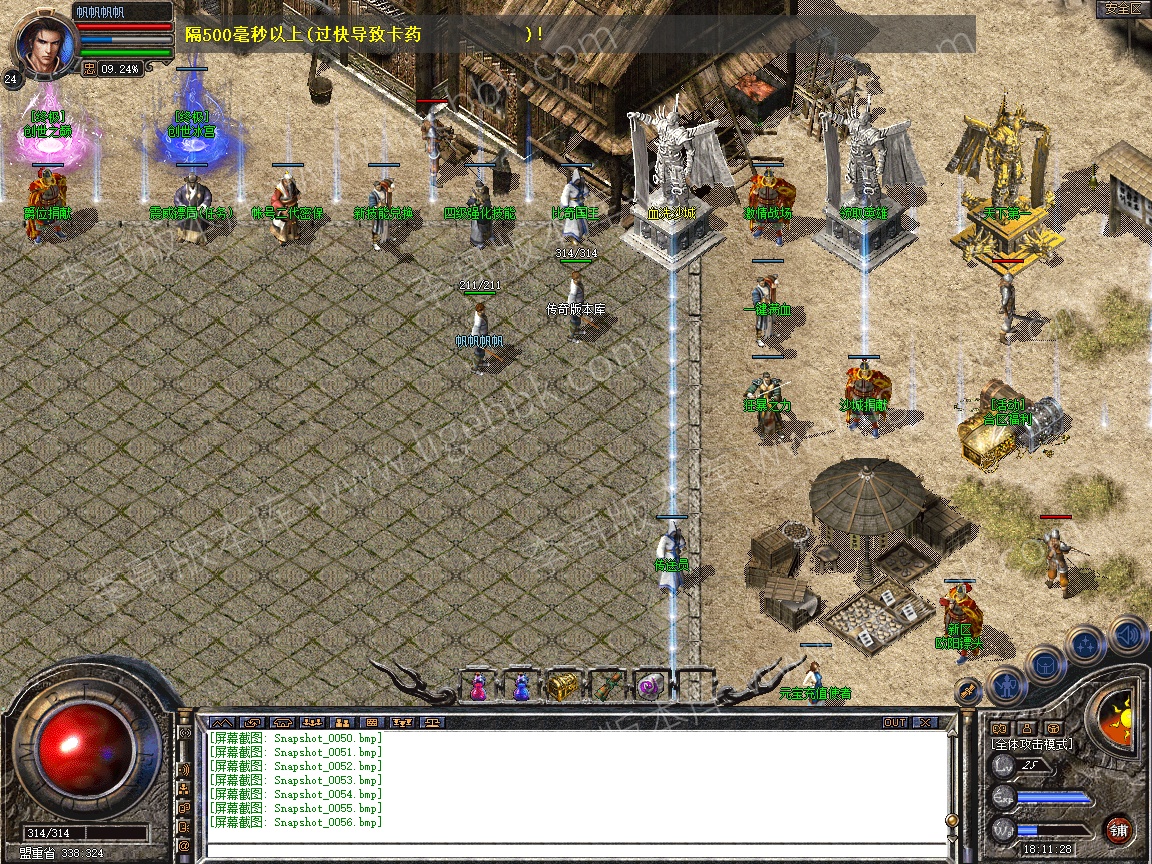
Task: Open the small scroll button near the sidebar
Action: [966, 690]
